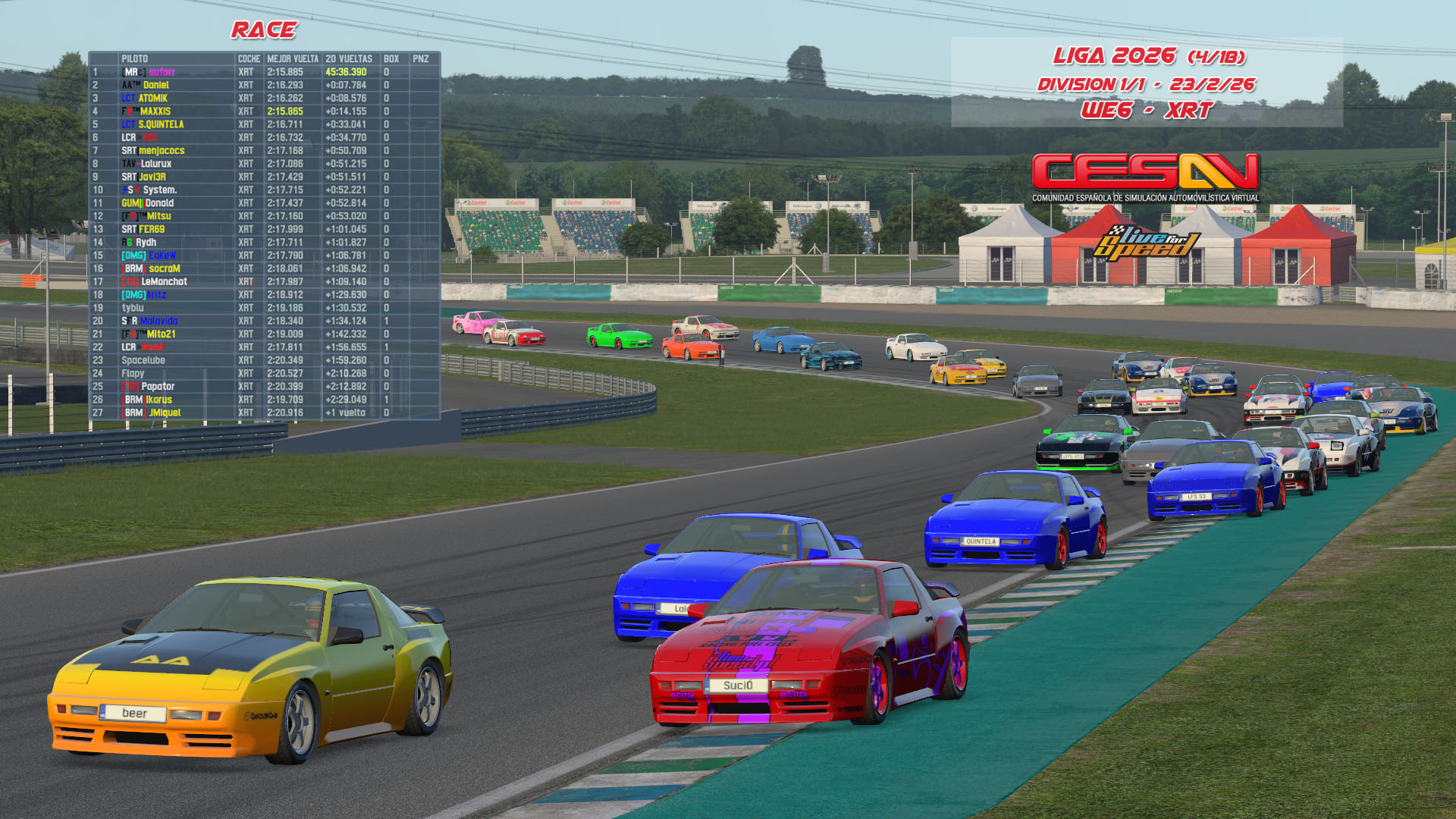Screen dimensions: 1456x819
Task: Choose the Lalurux results row
Action: click(x=155, y=164)
